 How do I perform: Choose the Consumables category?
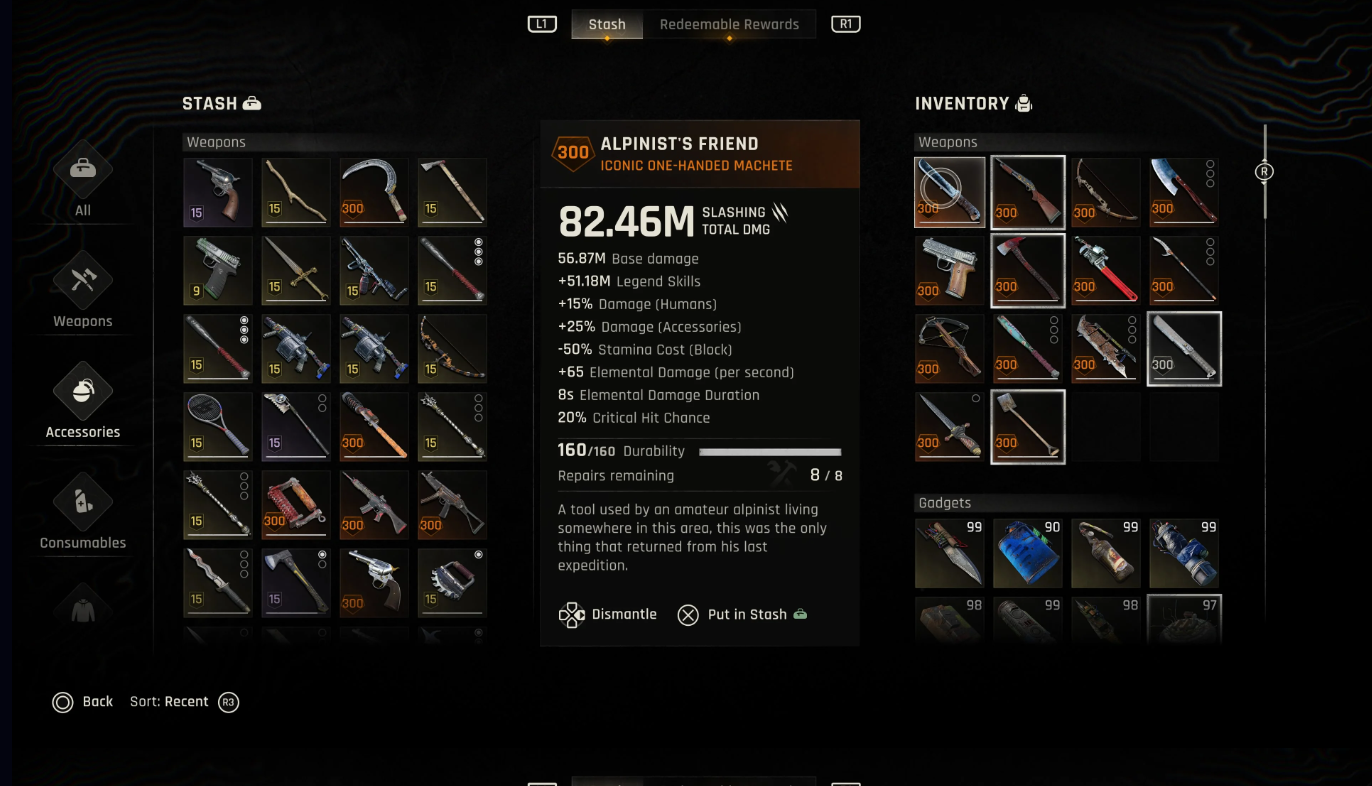[x=83, y=512]
